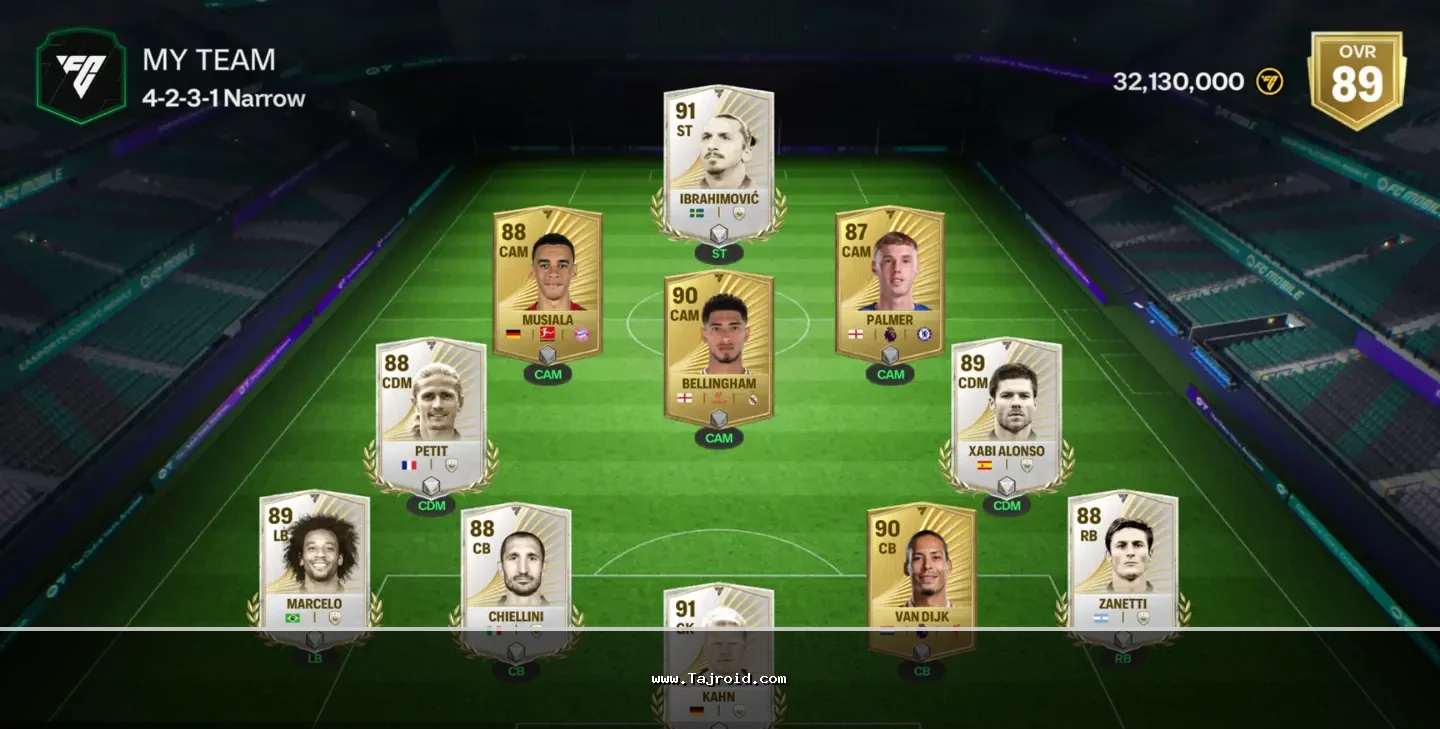This screenshot has height=729, width=1440.
Task: Select the Kahn goalkeeper card
Action: (718, 650)
